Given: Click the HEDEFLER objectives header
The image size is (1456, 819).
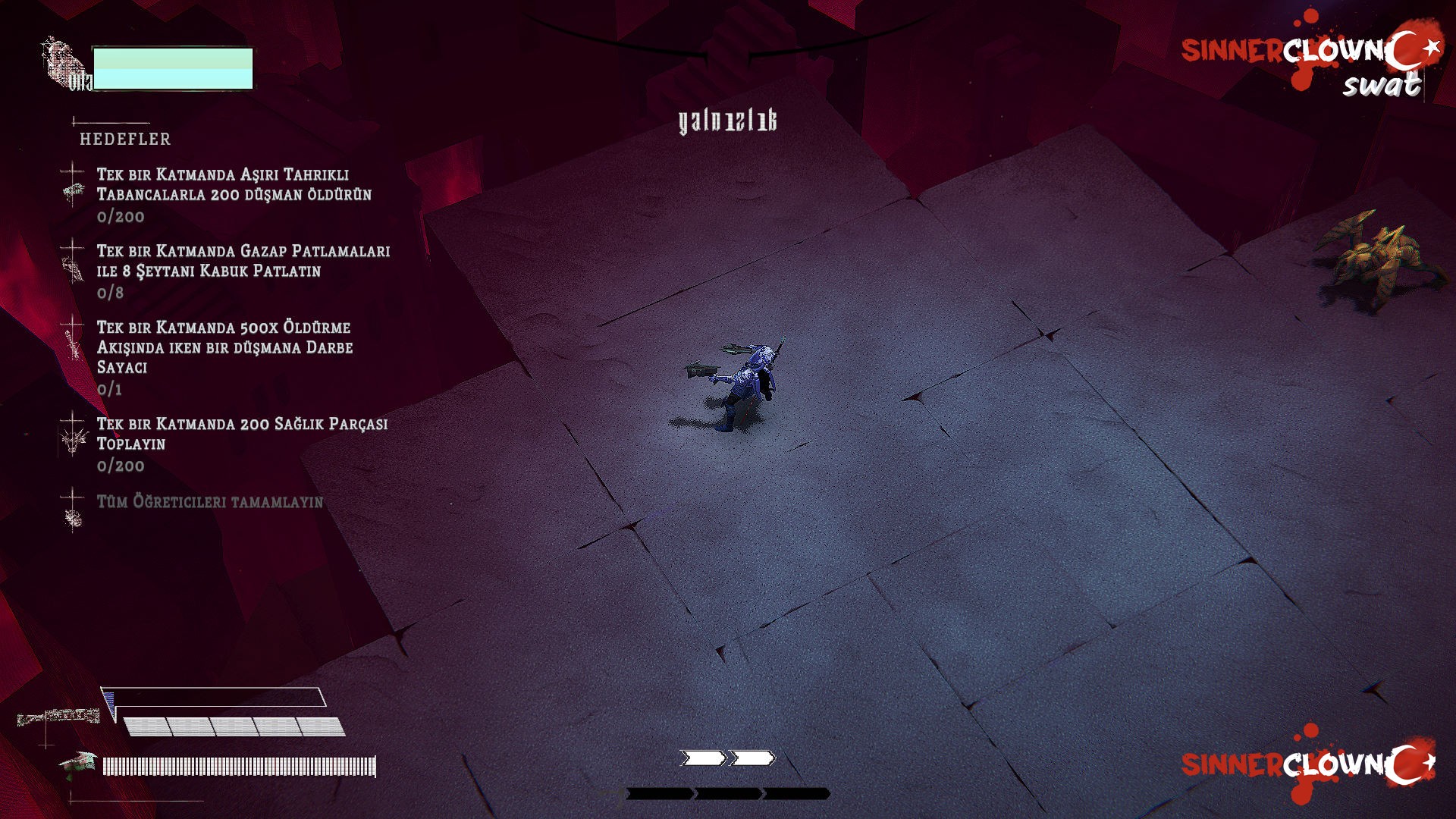Looking at the screenshot, I should (125, 139).
